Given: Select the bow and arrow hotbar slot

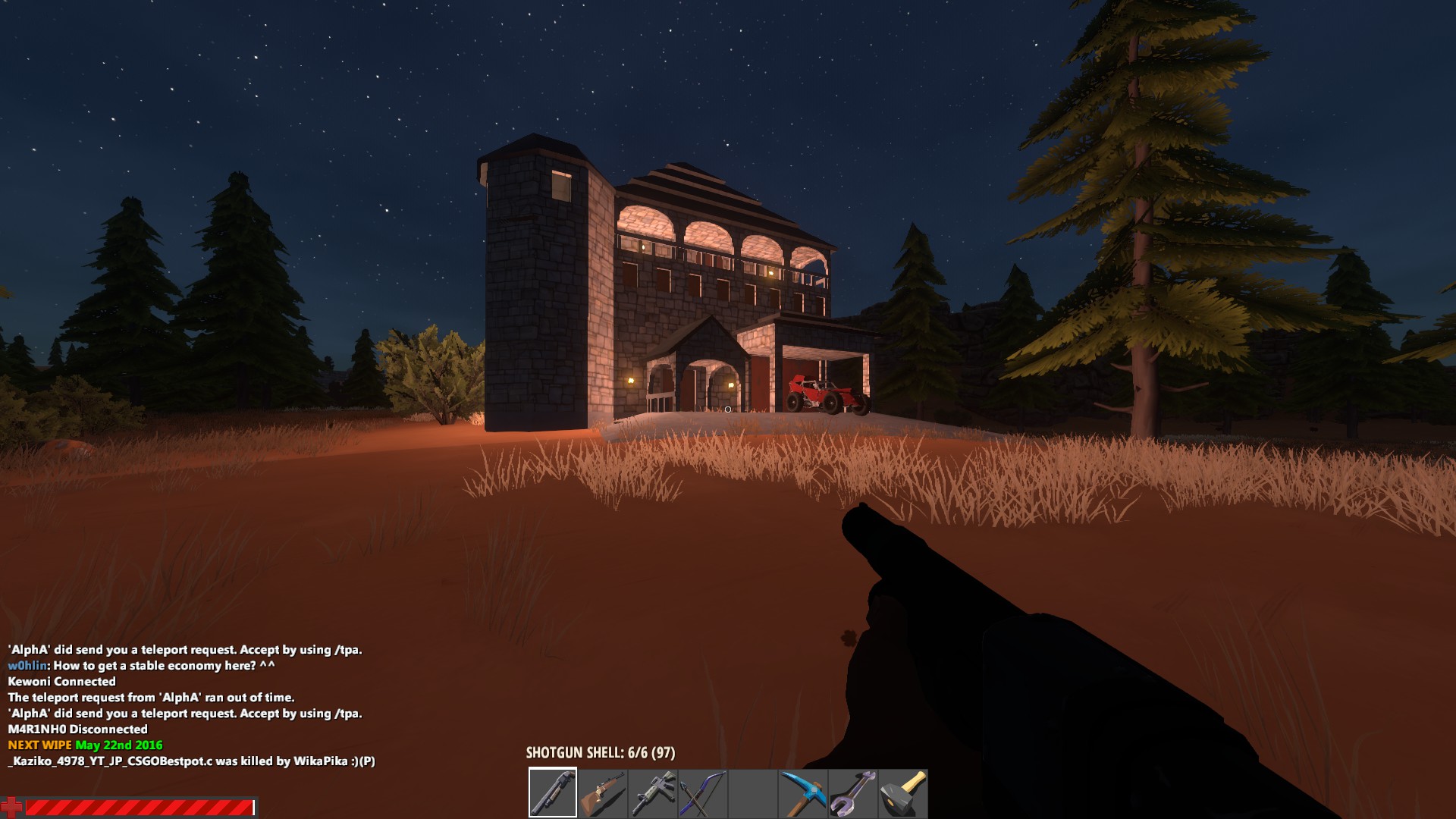Looking at the screenshot, I should (704, 791).
